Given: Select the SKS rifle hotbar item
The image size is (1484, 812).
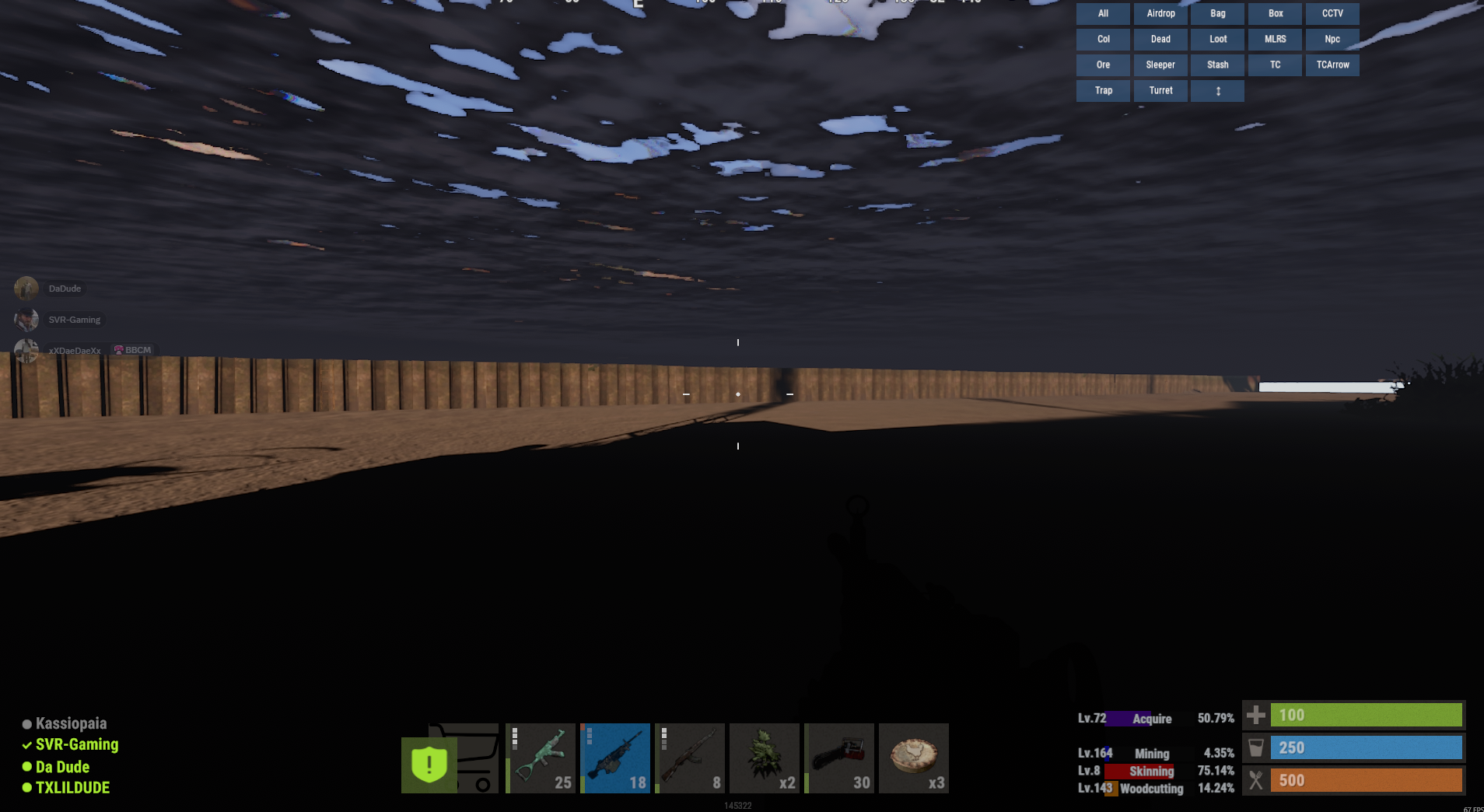Looking at the screenshot, I should [x=689, y=758].
